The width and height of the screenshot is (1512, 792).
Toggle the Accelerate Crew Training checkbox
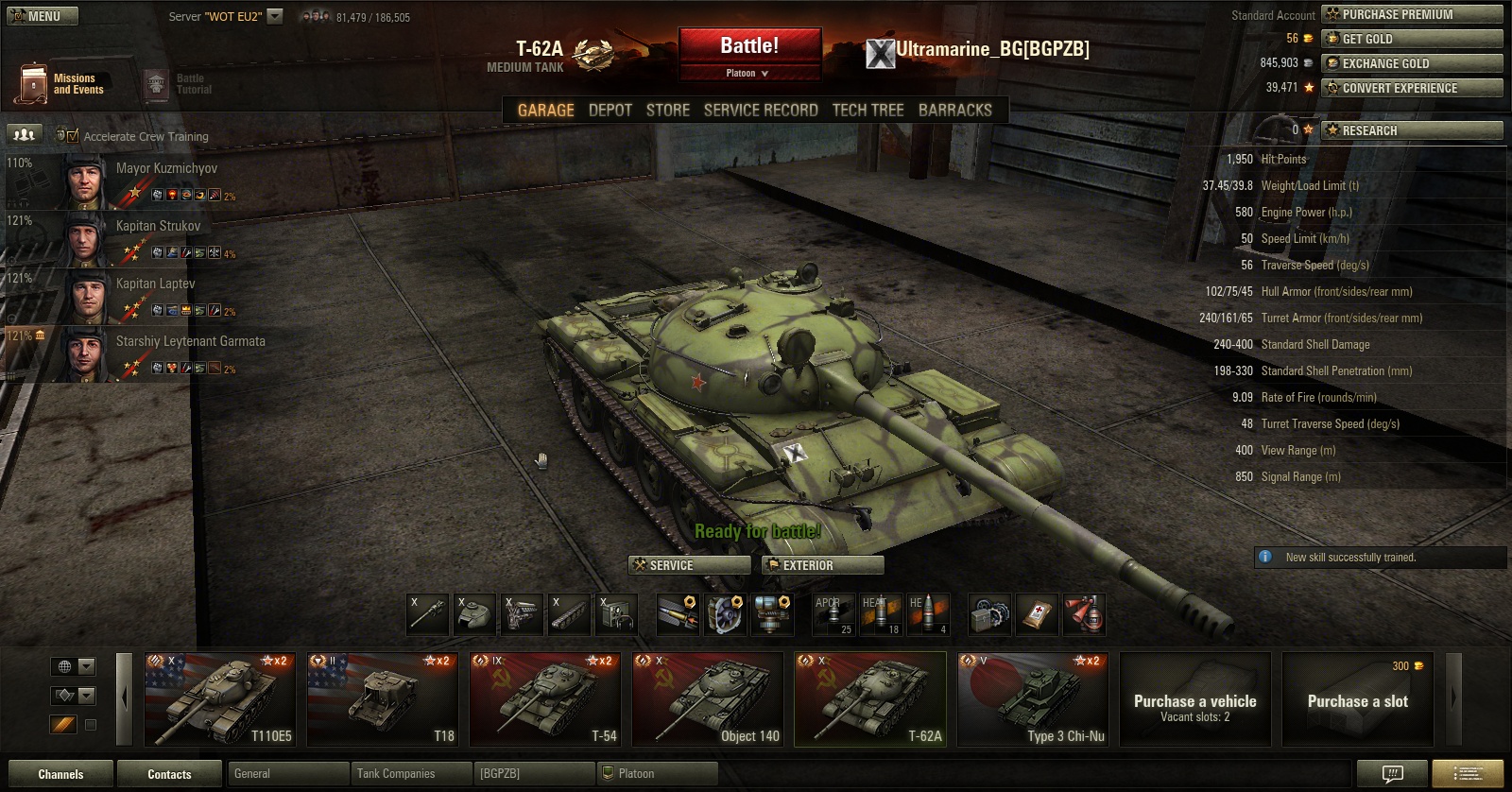[x=73, y=136]
